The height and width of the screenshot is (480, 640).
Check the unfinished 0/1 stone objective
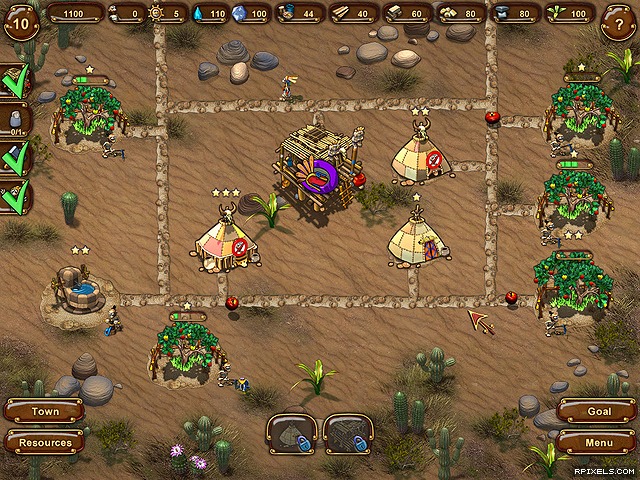click(x=17, y=120)
